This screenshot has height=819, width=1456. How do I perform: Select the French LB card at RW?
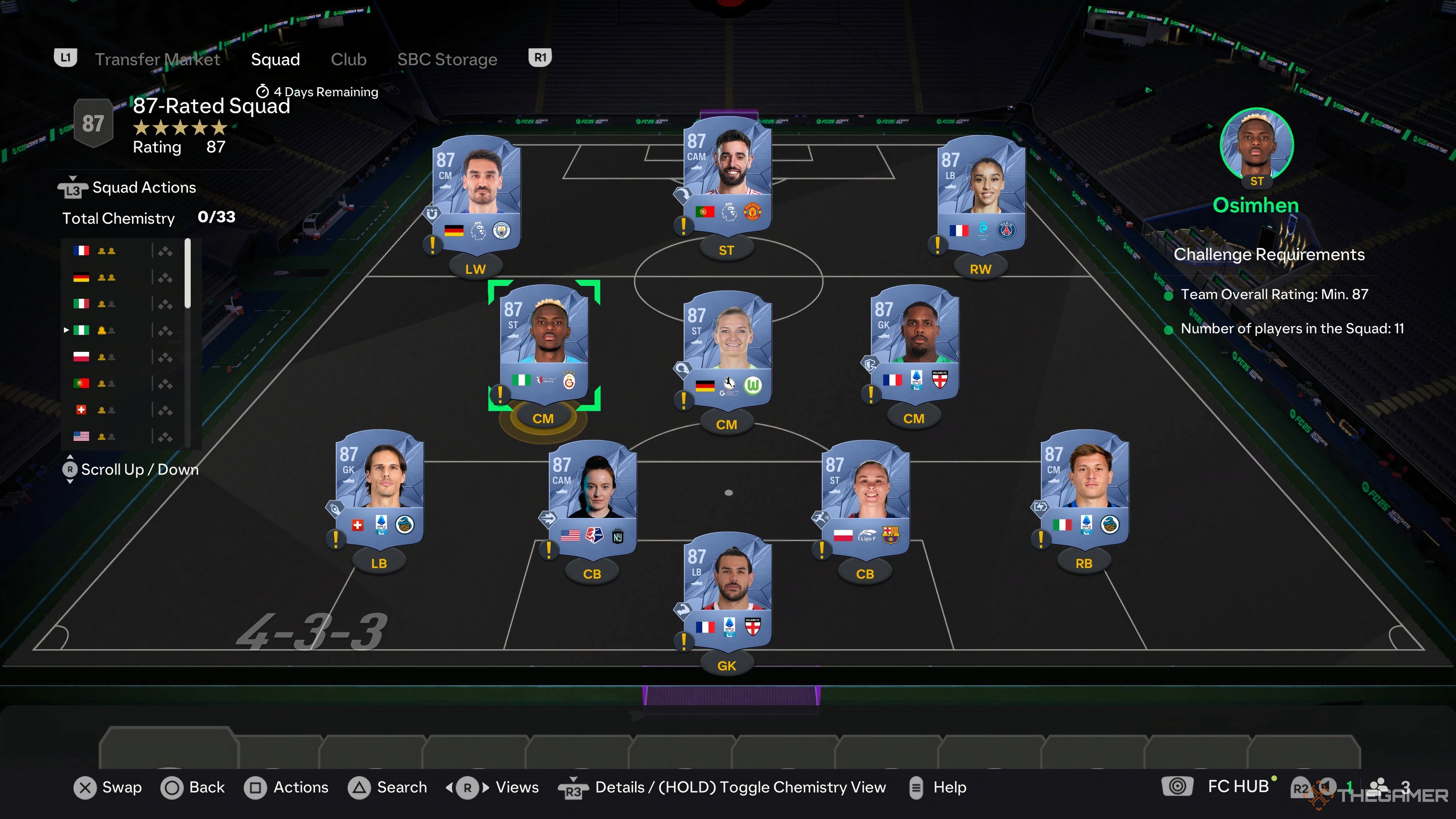click(x=981, y=192)
